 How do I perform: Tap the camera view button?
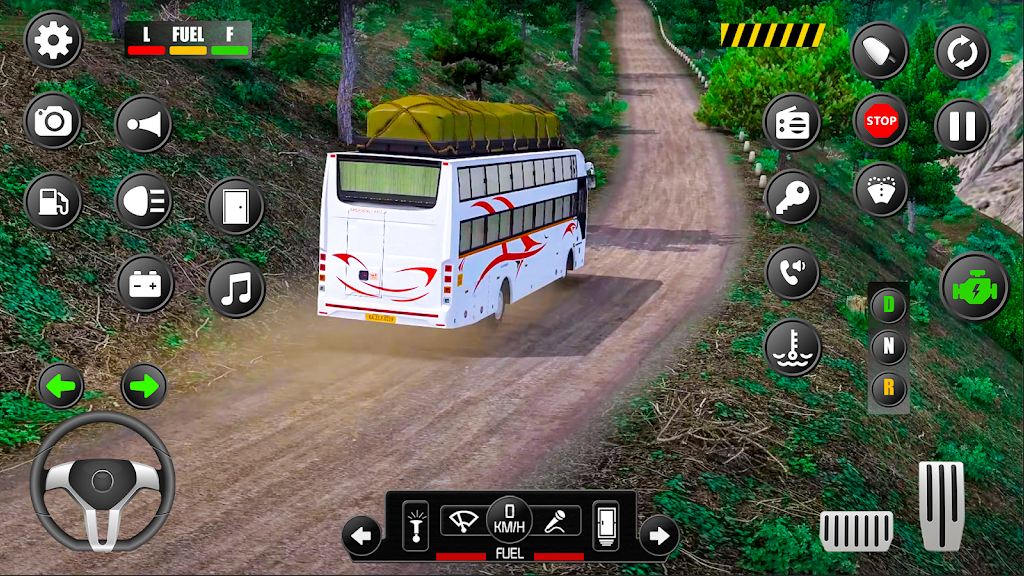point(52,122)
